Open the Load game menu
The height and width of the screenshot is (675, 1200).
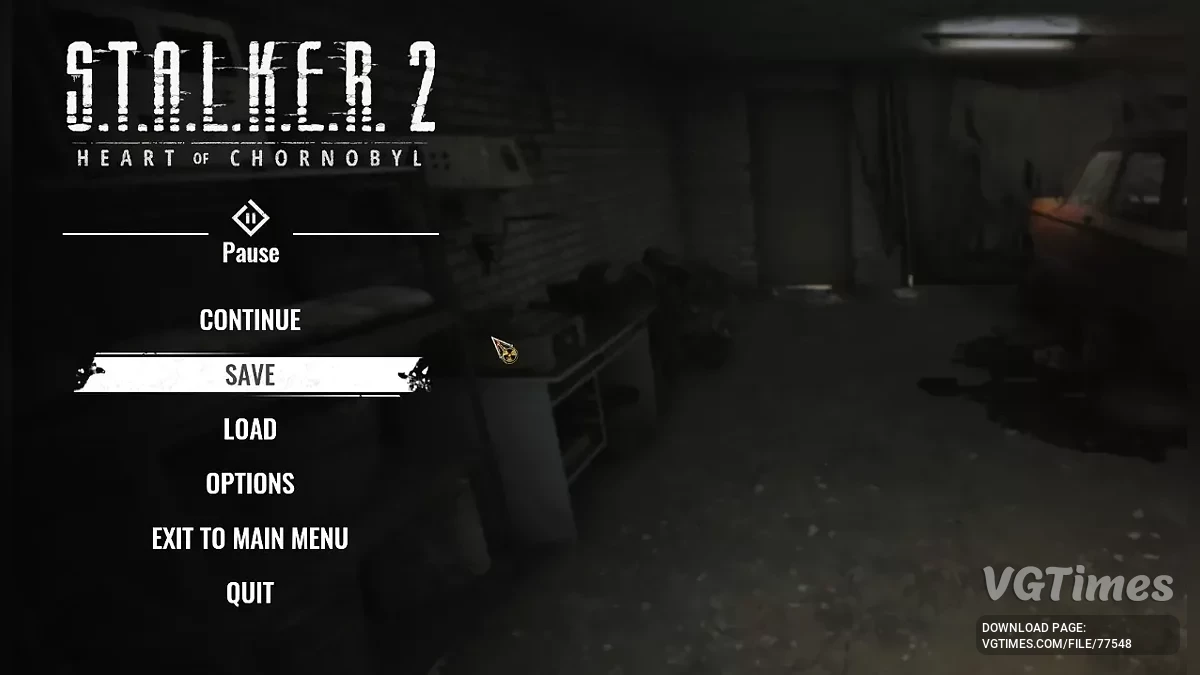click(250, 430)
